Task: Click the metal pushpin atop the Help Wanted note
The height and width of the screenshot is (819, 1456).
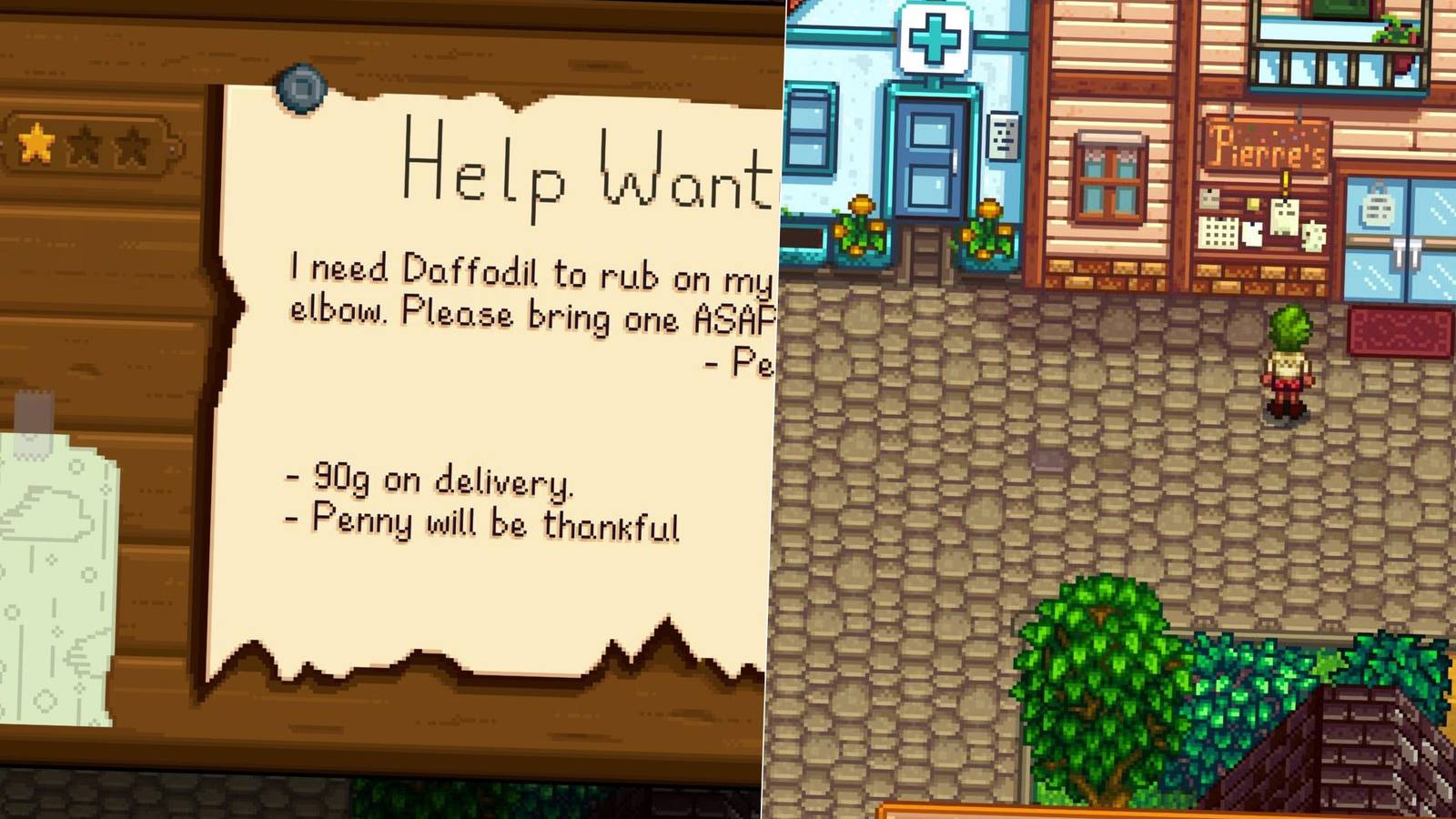Action: point(300,87)
